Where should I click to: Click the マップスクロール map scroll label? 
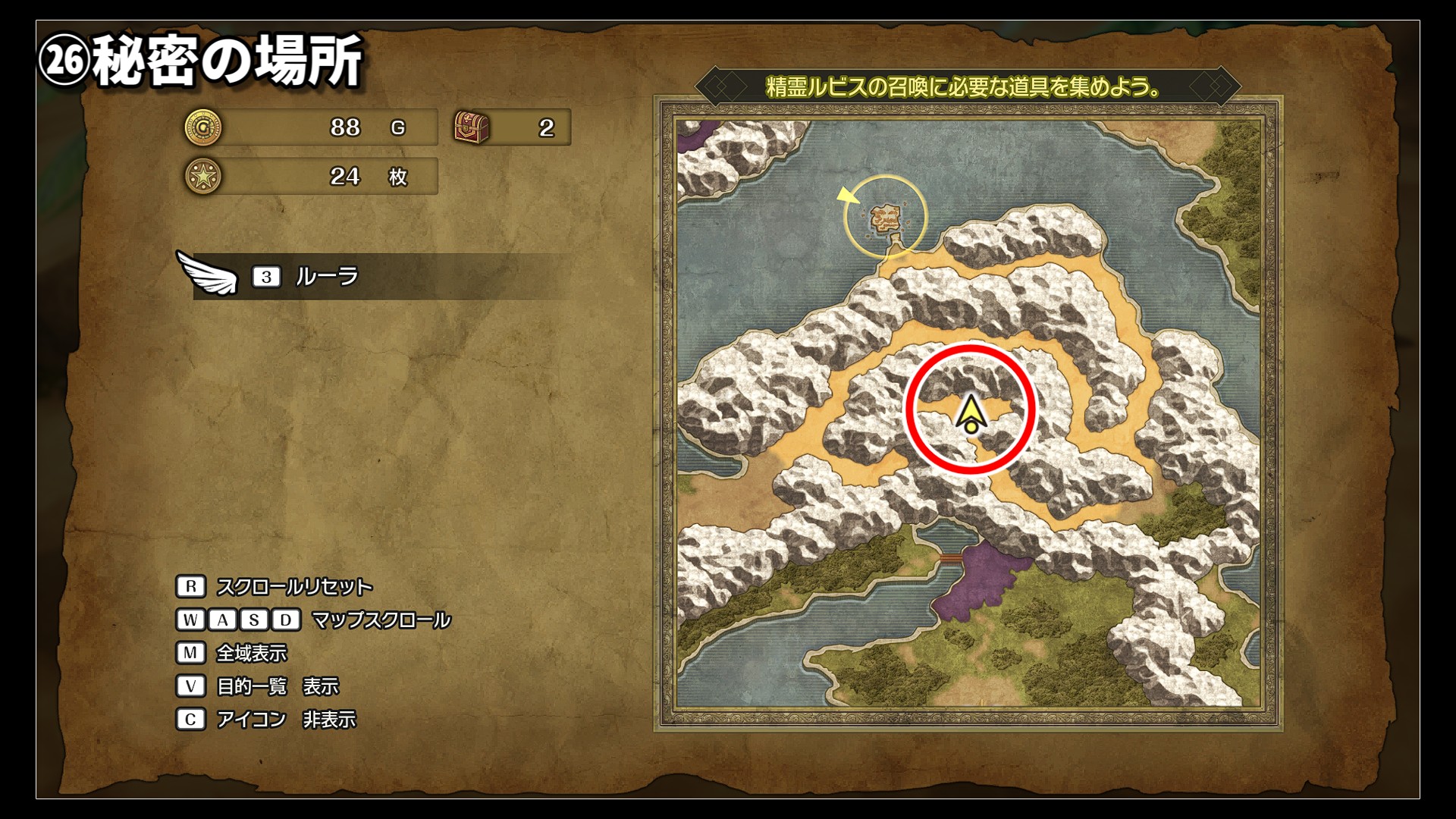click(x=381, y=620)
